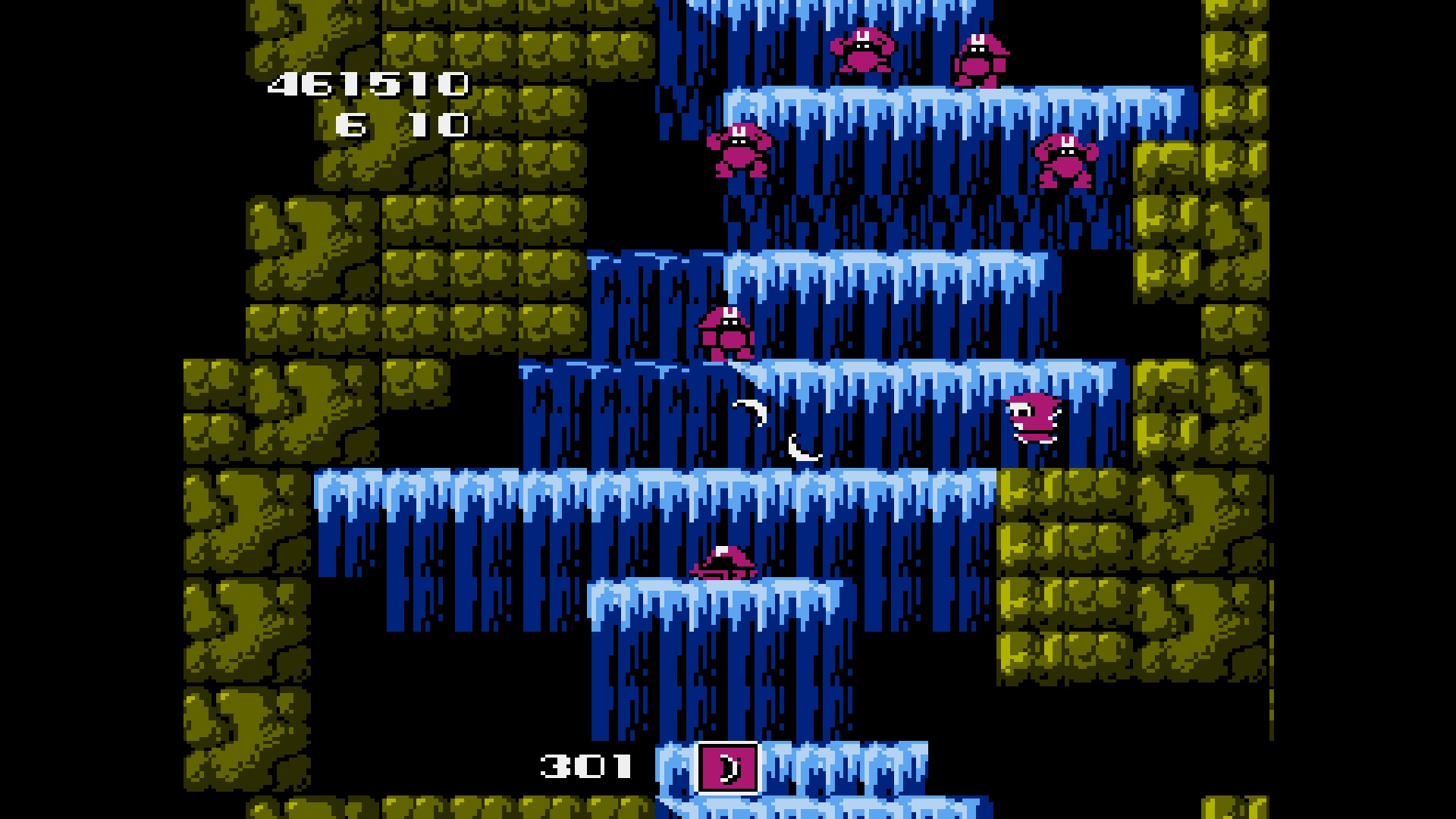Image resolution: width=1456 pixels, height=819 pixels.
Task: Select the score display showing 461510
Action: [366, 83]
